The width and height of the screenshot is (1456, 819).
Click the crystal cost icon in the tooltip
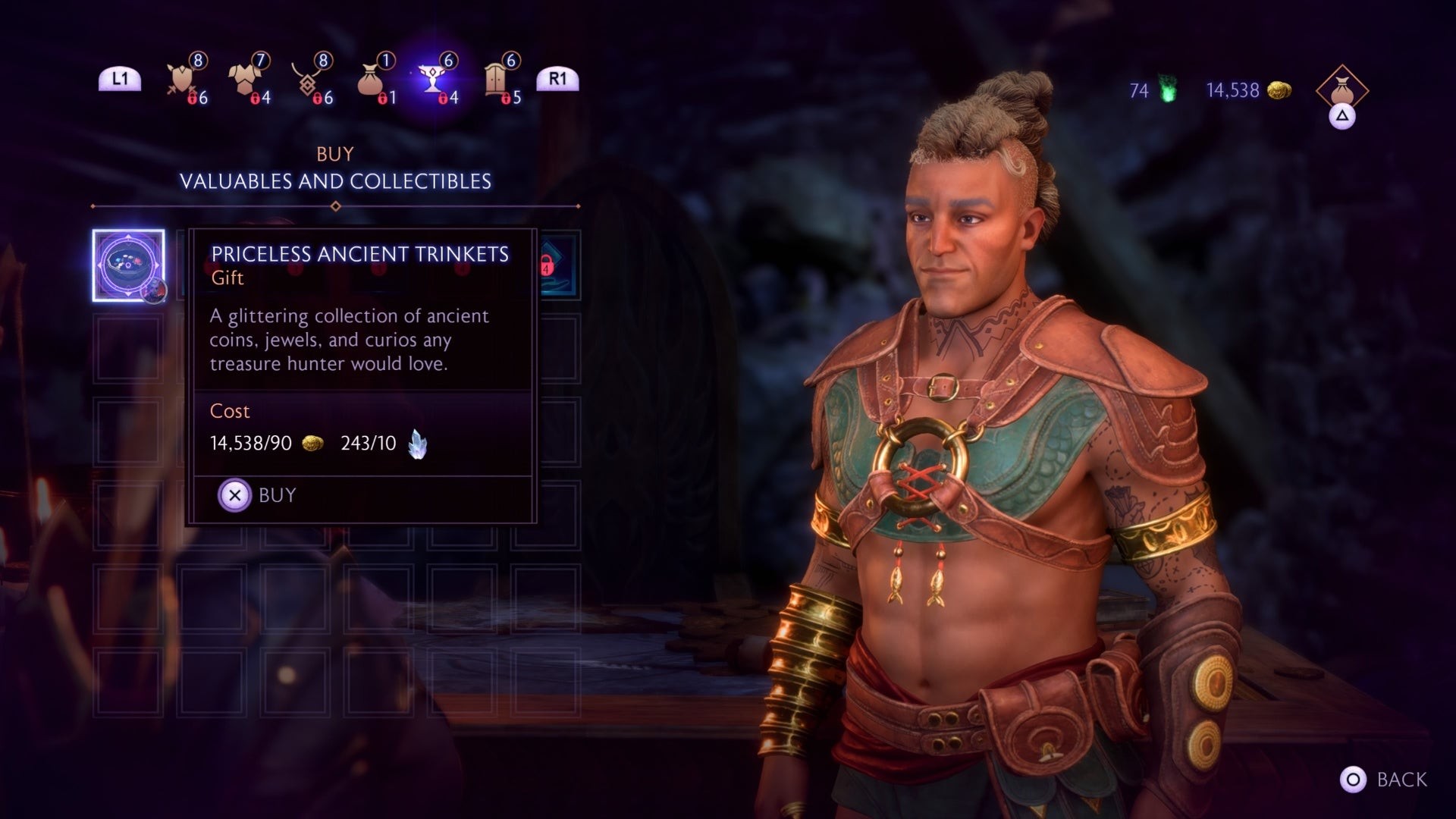coord(419,442)
